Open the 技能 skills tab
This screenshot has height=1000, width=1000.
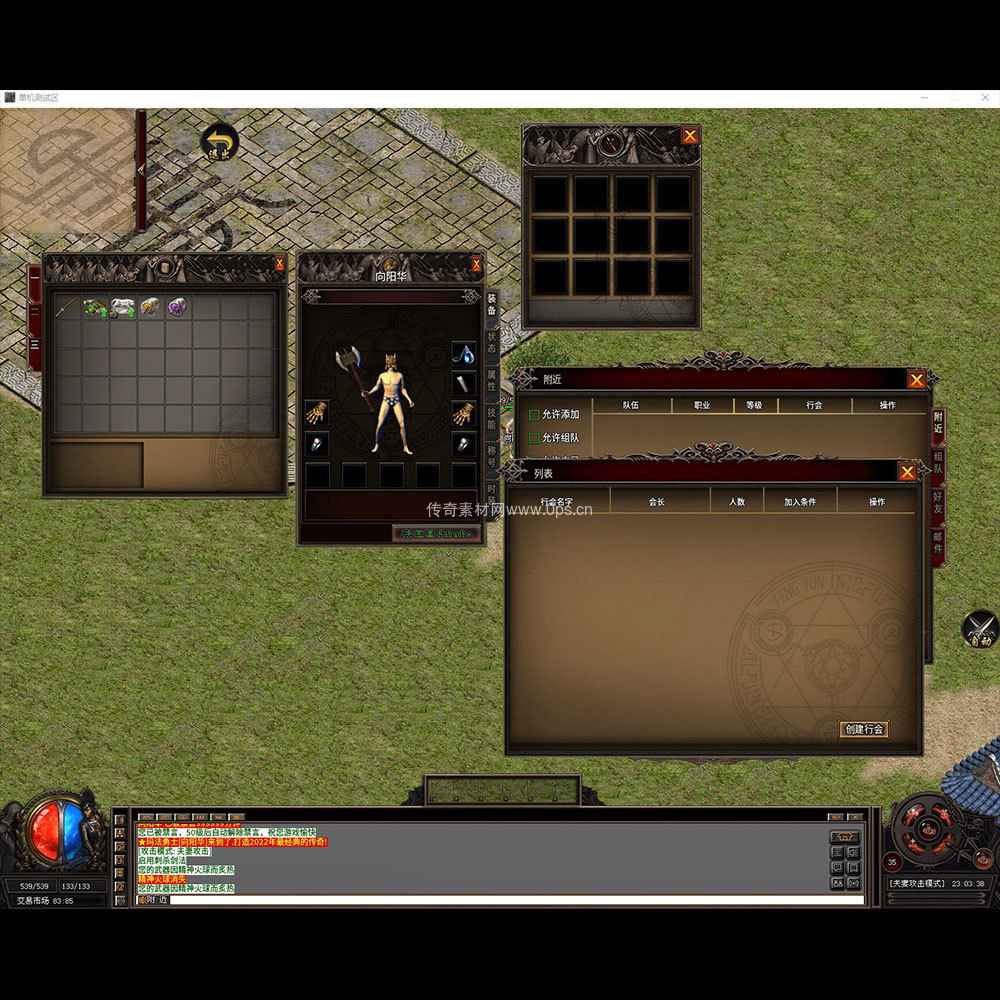[492, 419]
